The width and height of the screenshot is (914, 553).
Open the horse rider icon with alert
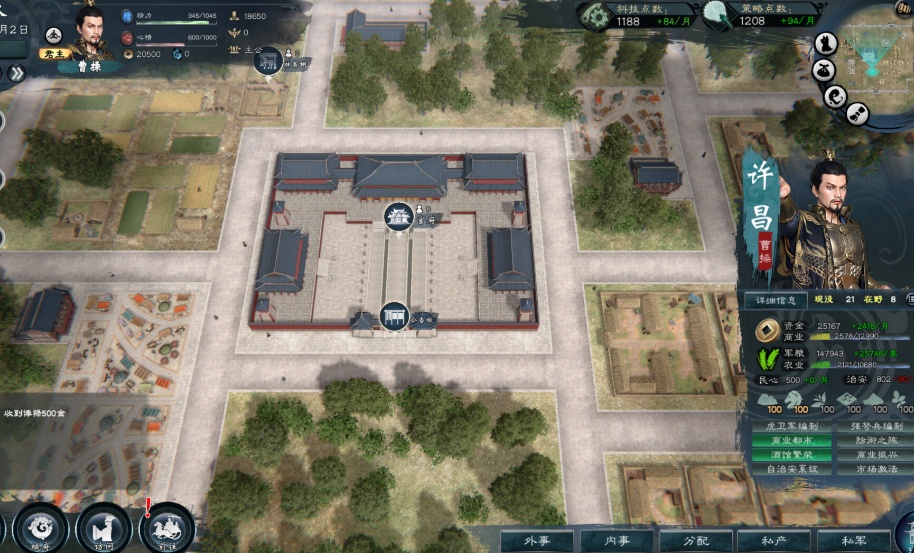[166, 527]
